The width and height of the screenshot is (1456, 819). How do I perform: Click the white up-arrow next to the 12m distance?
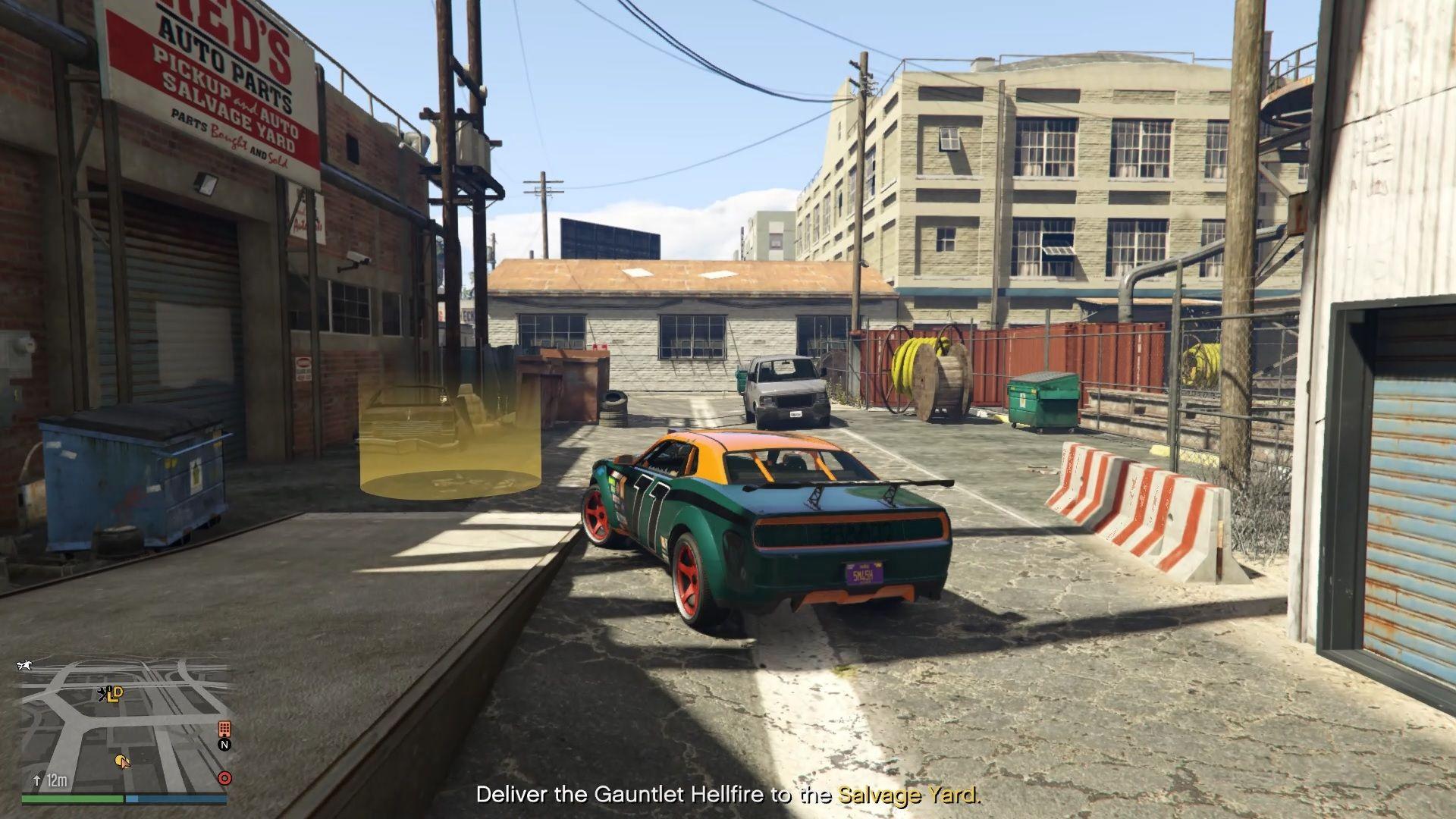click(x=36, y=780)
